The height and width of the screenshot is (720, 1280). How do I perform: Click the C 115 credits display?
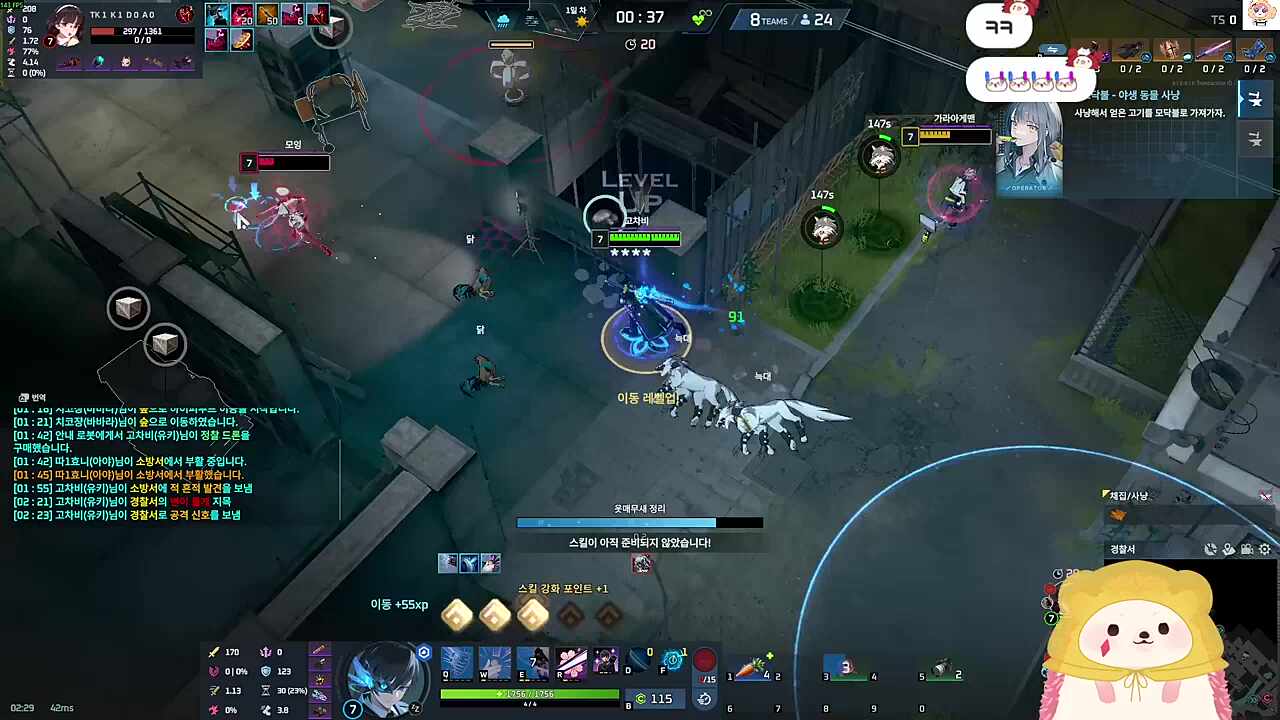coord(652,699)
